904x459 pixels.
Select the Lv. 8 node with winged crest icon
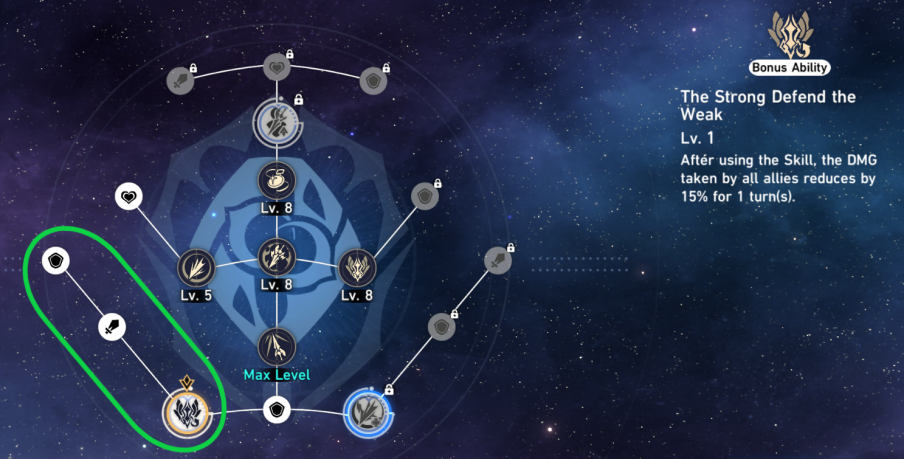coord(357,268)
